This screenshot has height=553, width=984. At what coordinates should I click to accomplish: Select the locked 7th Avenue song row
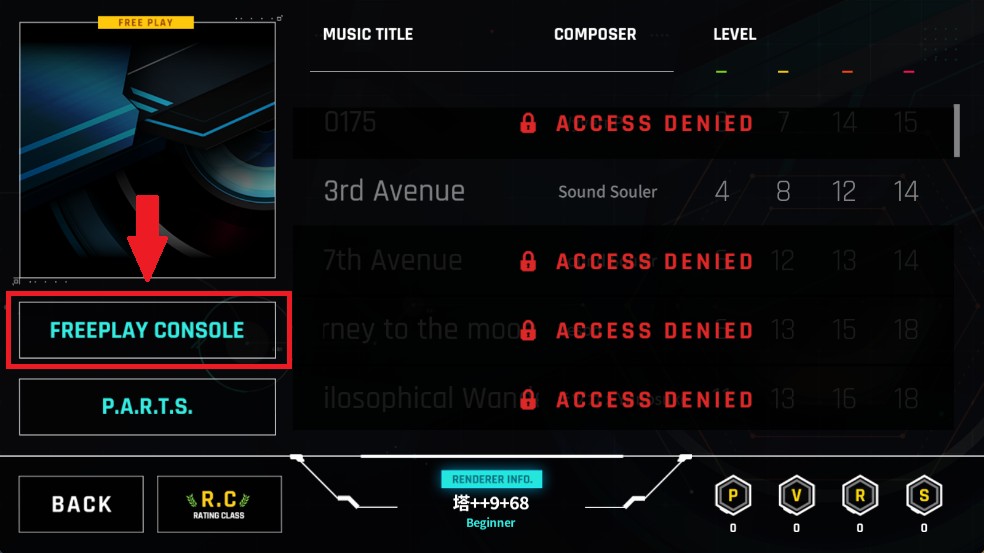click(620, 262)
